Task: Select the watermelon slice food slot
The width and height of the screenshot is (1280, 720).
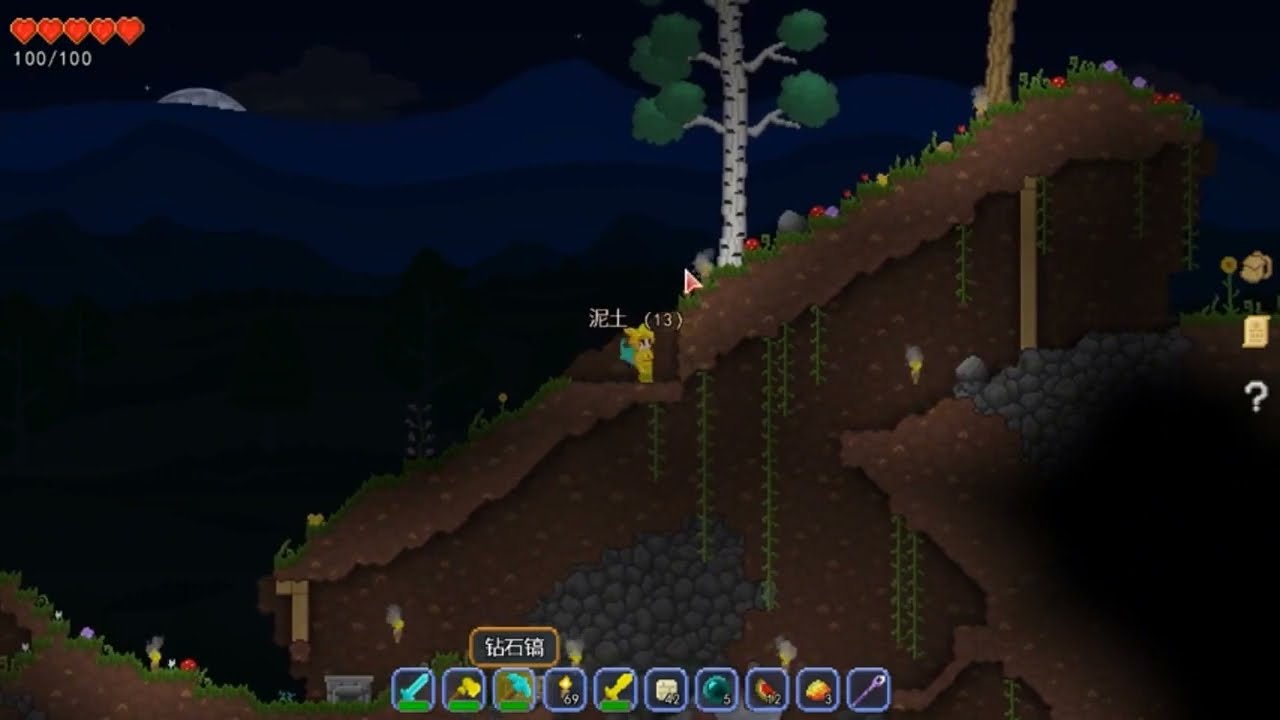Action: click(x=767, y=689)
